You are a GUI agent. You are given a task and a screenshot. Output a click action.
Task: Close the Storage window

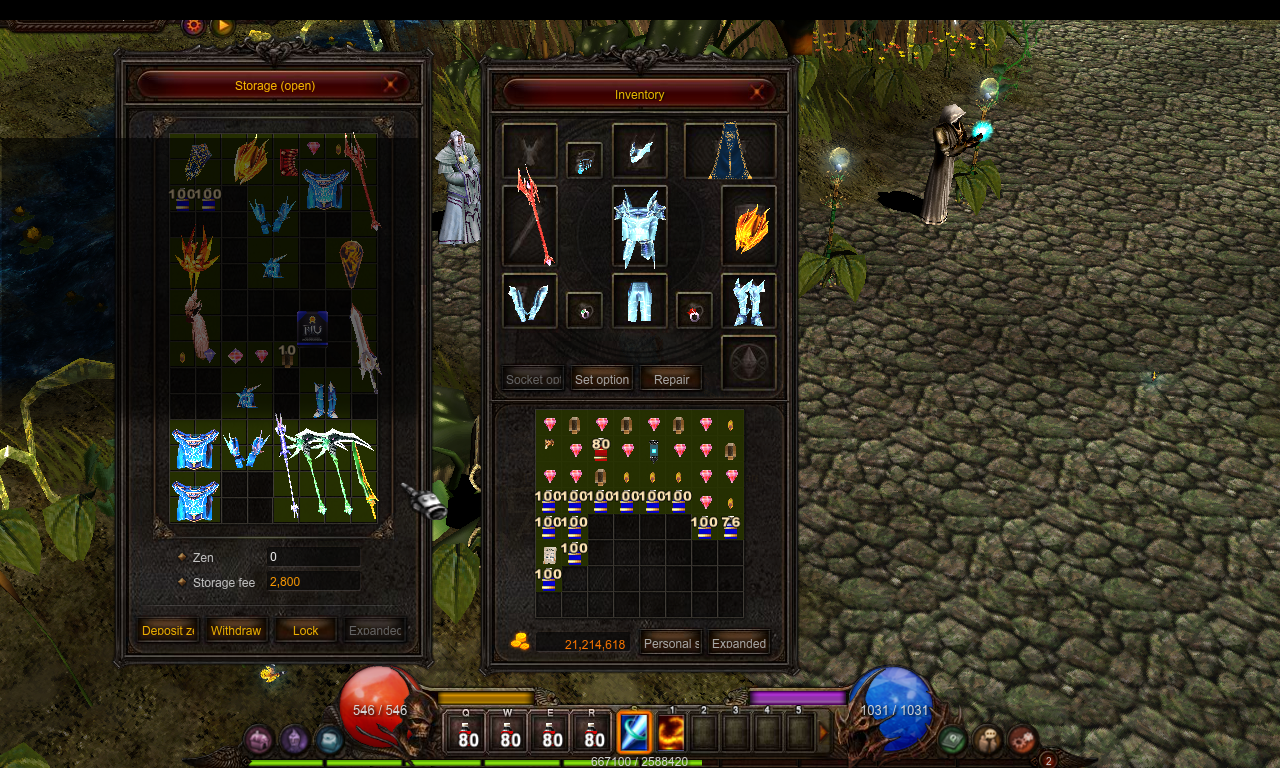click(x=391, y=86)
